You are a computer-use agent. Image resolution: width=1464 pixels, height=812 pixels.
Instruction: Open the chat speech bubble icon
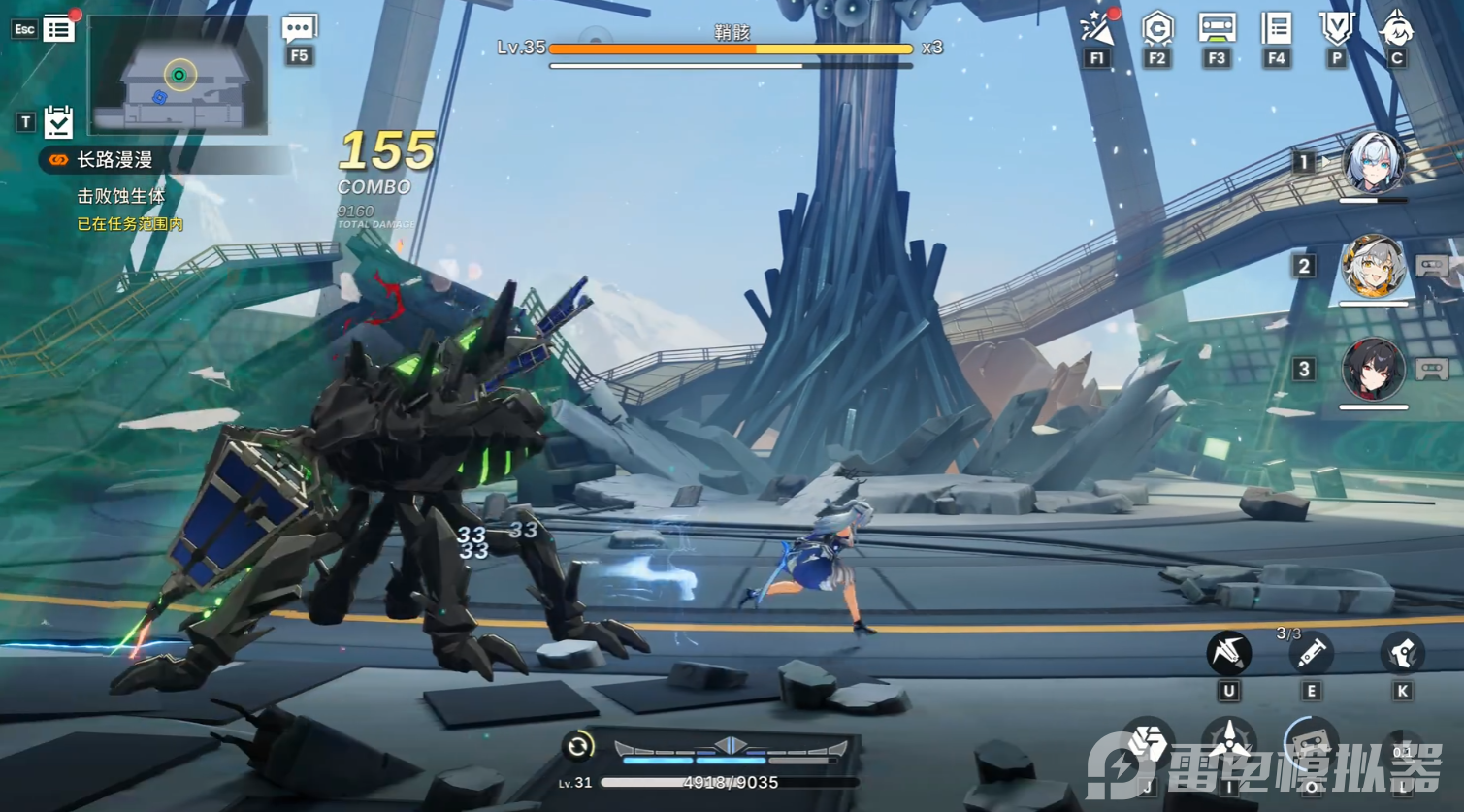click(x=299, y=29)
